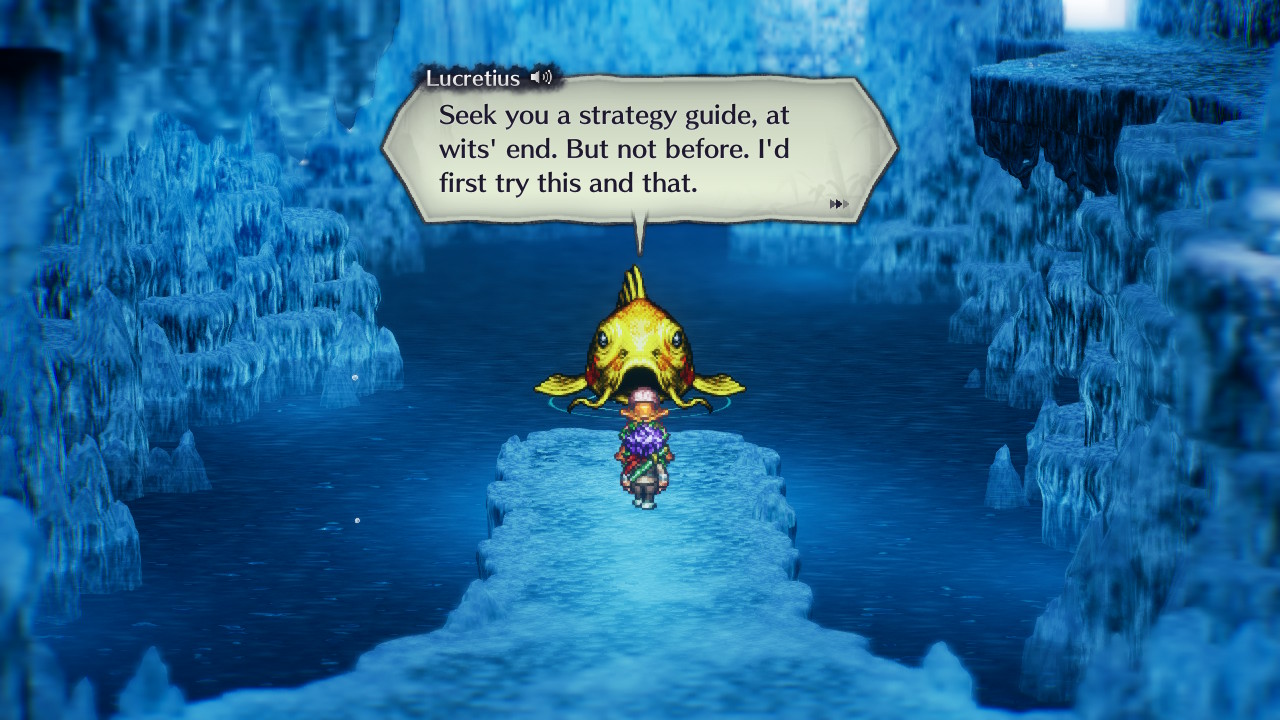The height and width of the screenshot is (720, 1280).
Task: Advance dialogue with the fast-forward arrows
Action: (x=839, y=204)
